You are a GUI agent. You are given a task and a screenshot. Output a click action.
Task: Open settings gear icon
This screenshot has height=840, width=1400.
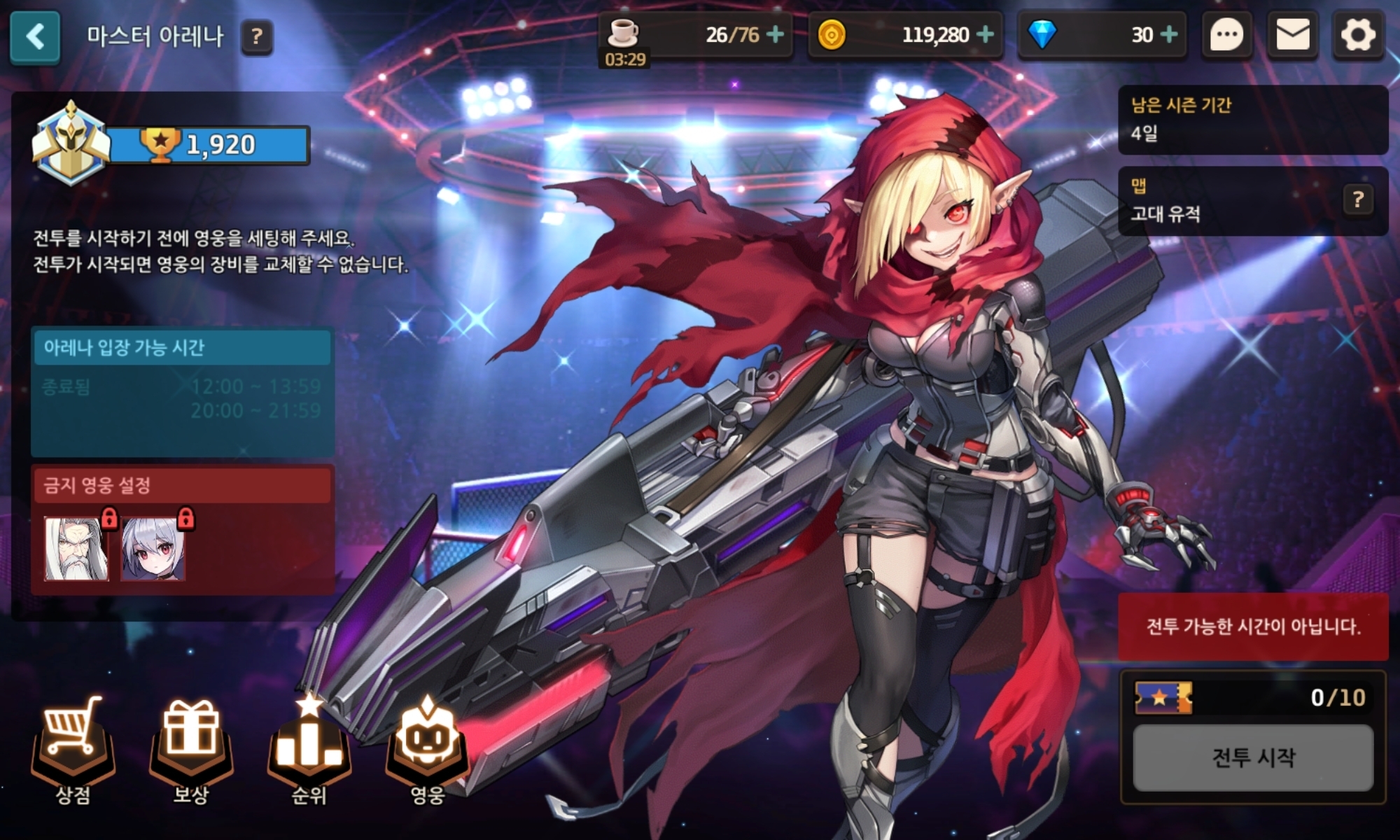1358,35
